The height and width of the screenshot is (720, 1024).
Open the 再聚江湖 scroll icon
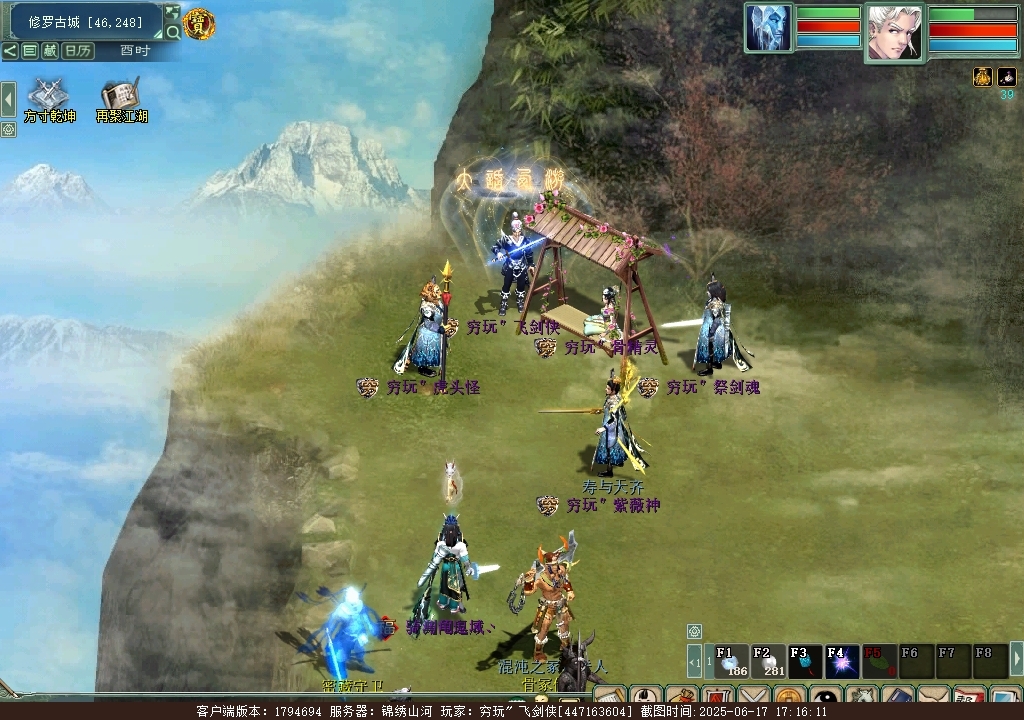(x=121, y=96)
